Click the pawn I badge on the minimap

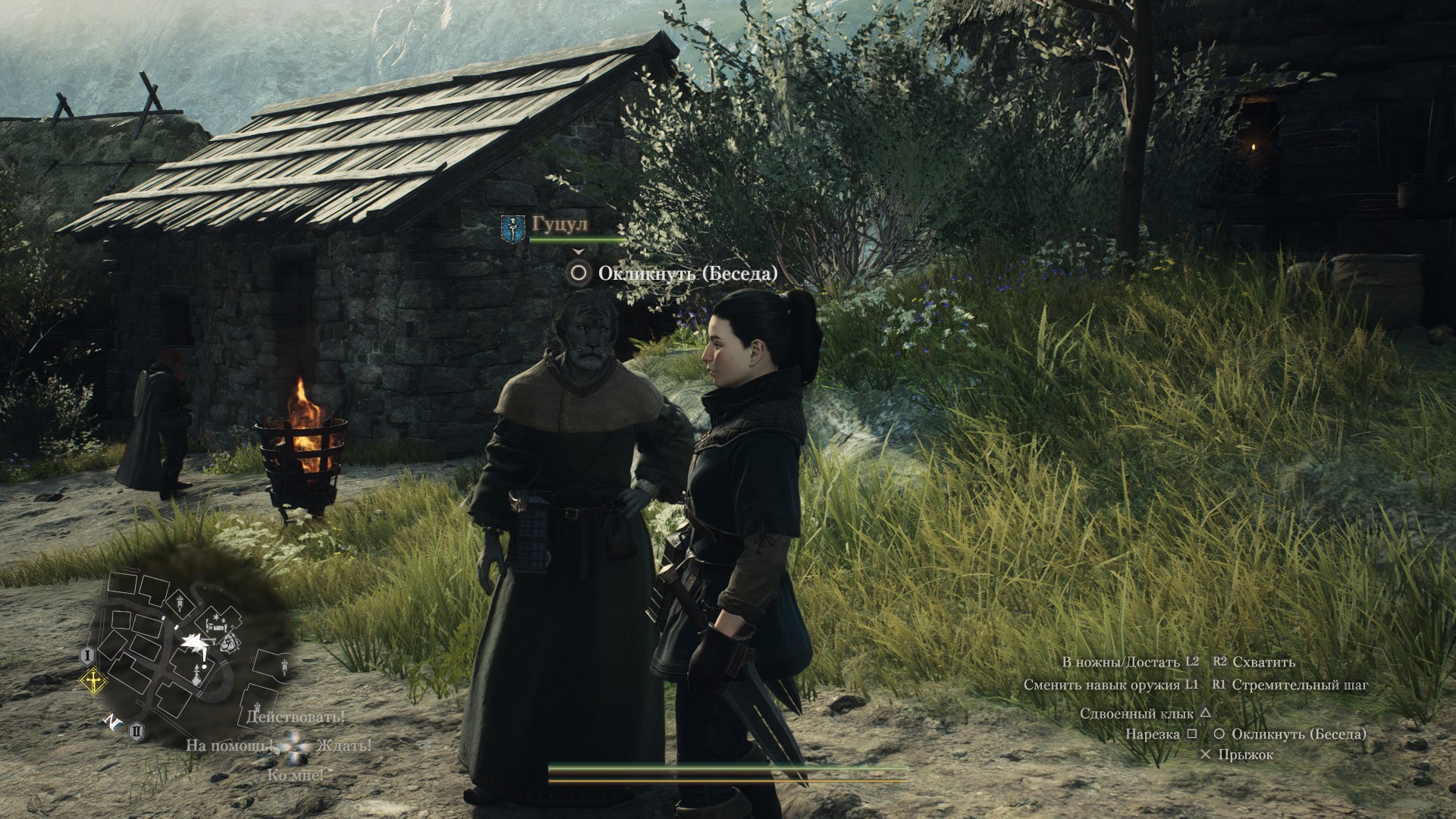click(x=87, y=655)
